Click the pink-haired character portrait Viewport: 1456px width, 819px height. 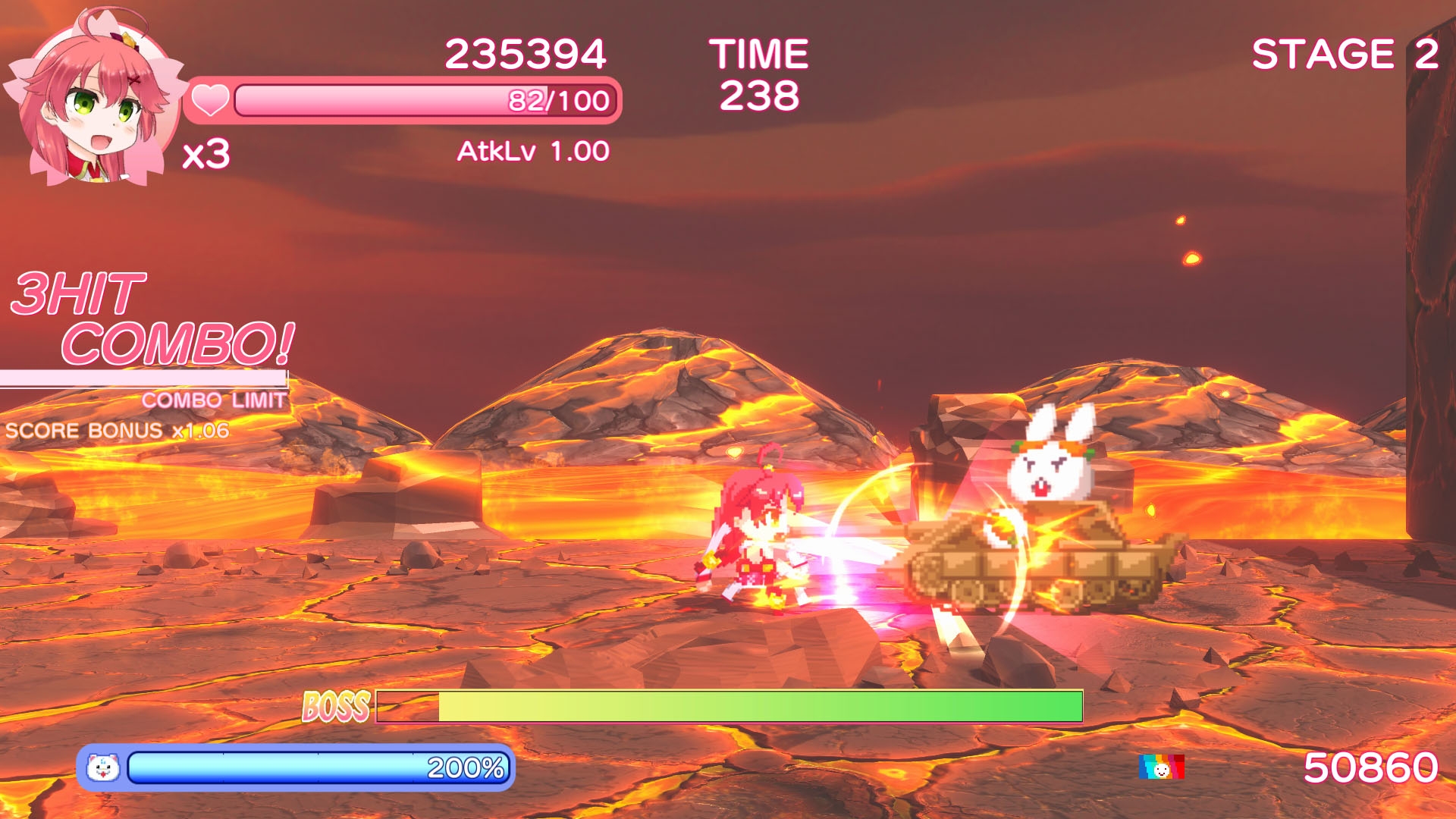tap(95, 99)
